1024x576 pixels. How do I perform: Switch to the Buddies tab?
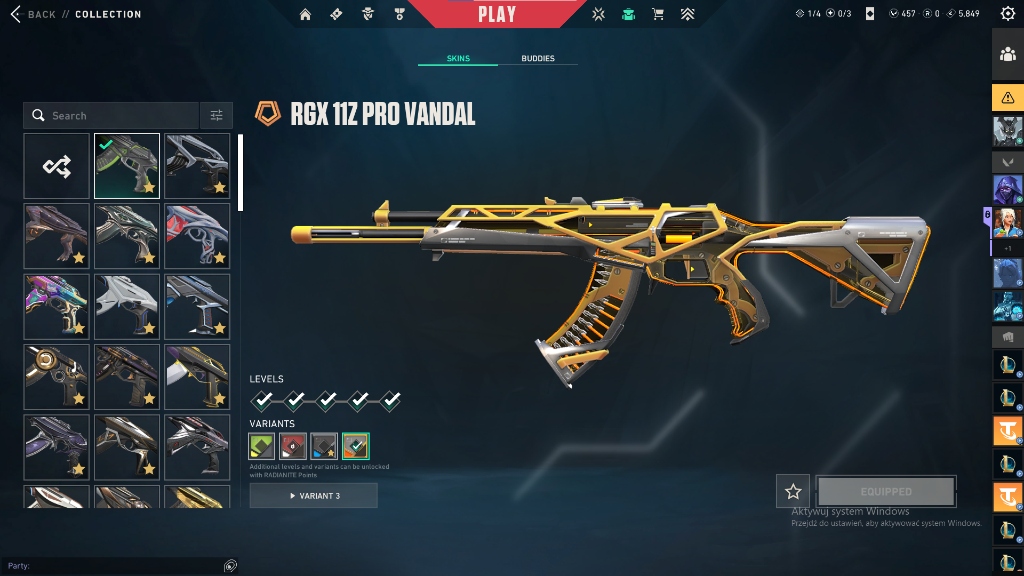[x=538, y=58]
